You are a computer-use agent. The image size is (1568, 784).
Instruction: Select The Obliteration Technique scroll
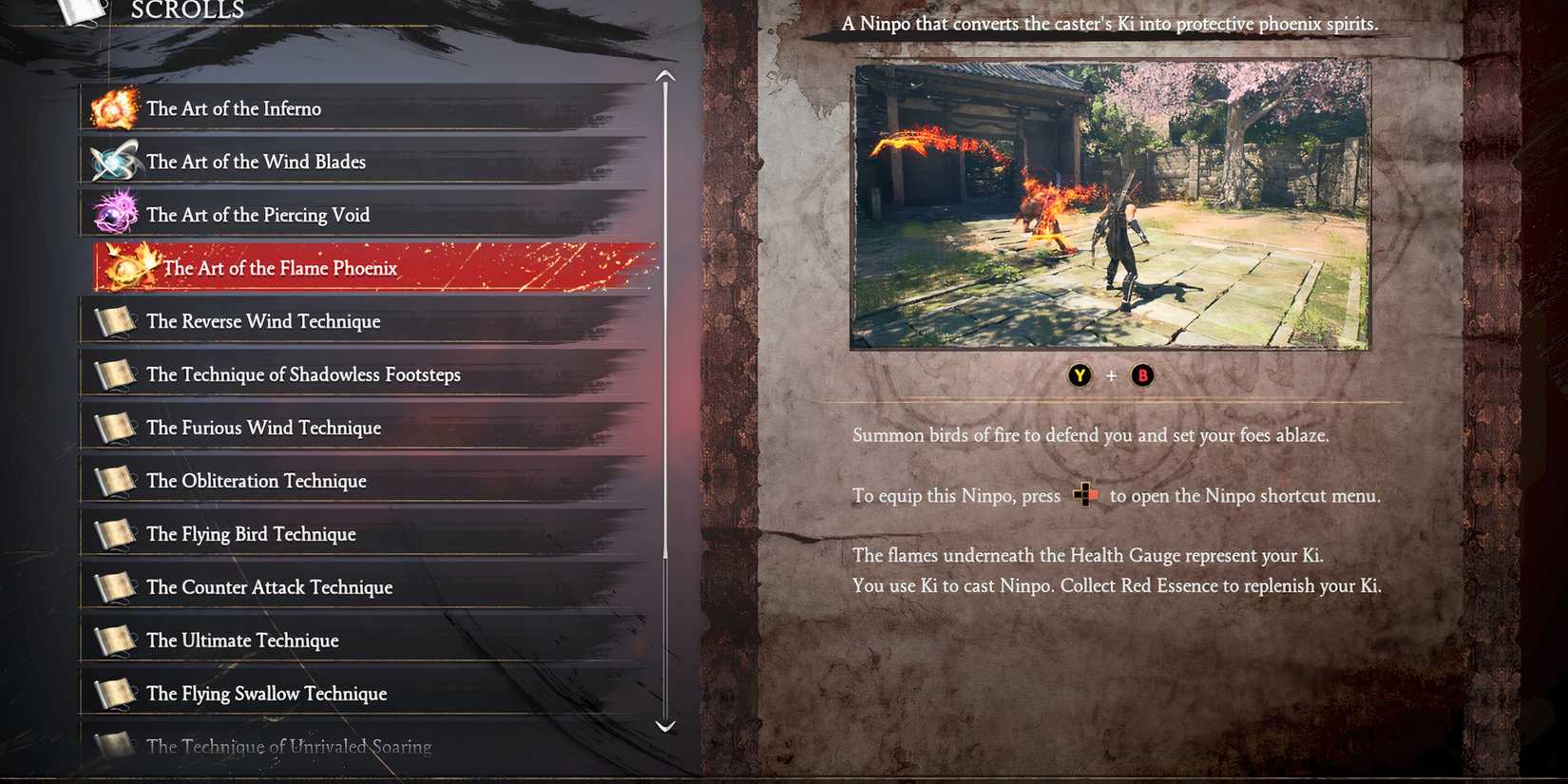(256, 480)
